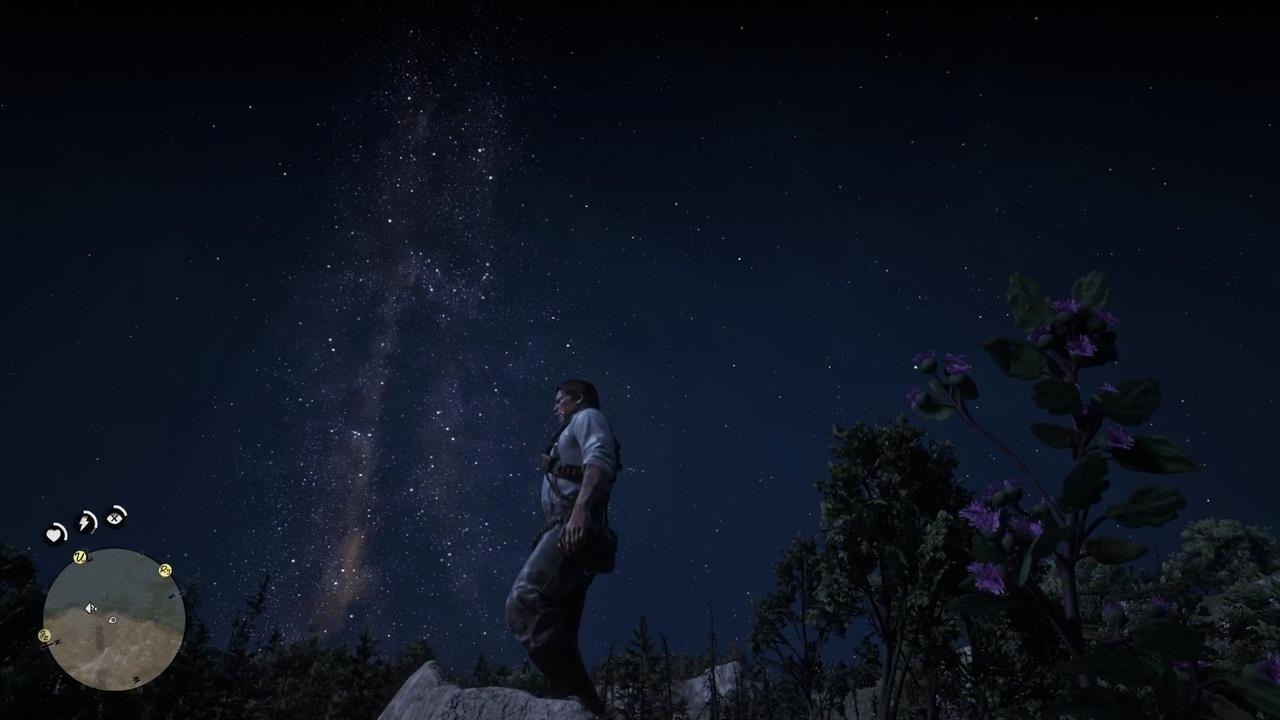Select the yellow "U" mission marker
Screen dimensions: 1280x720
coord(80,558)
